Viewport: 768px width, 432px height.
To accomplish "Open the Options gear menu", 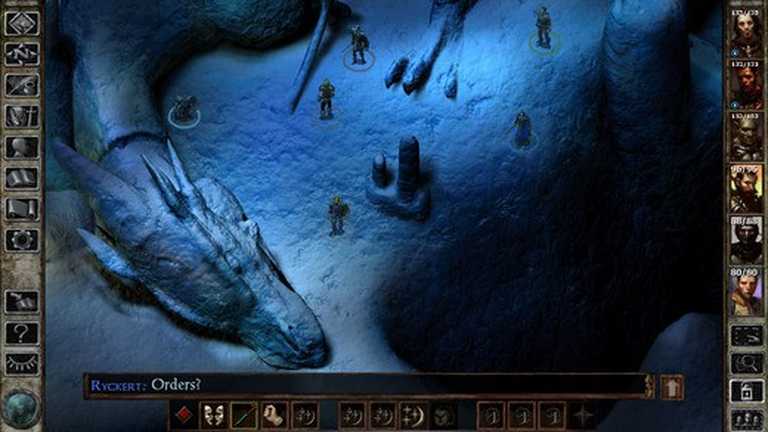I will [x=22, y=240].
